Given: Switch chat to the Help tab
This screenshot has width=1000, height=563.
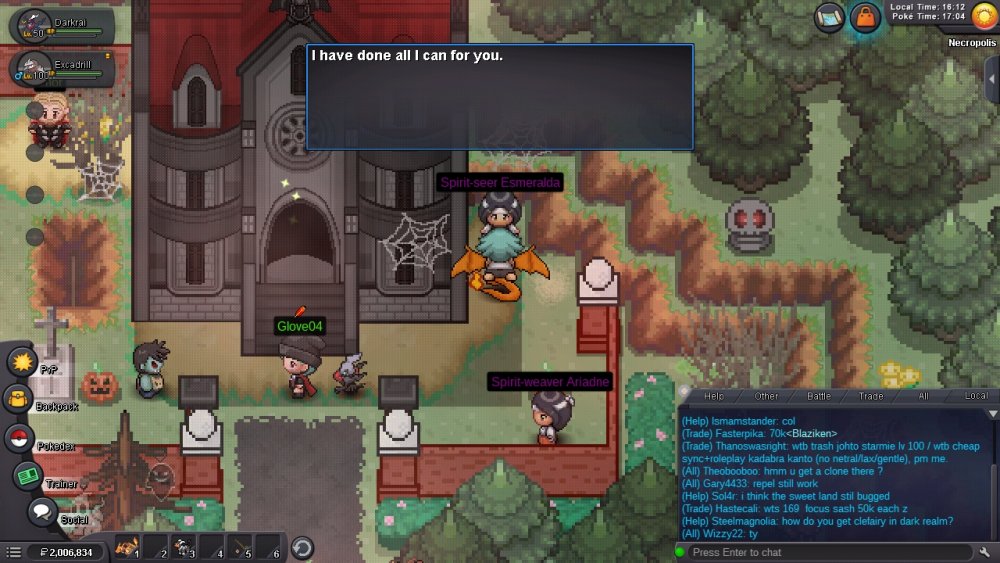Looking at the screenshot, I should point(714,397).
